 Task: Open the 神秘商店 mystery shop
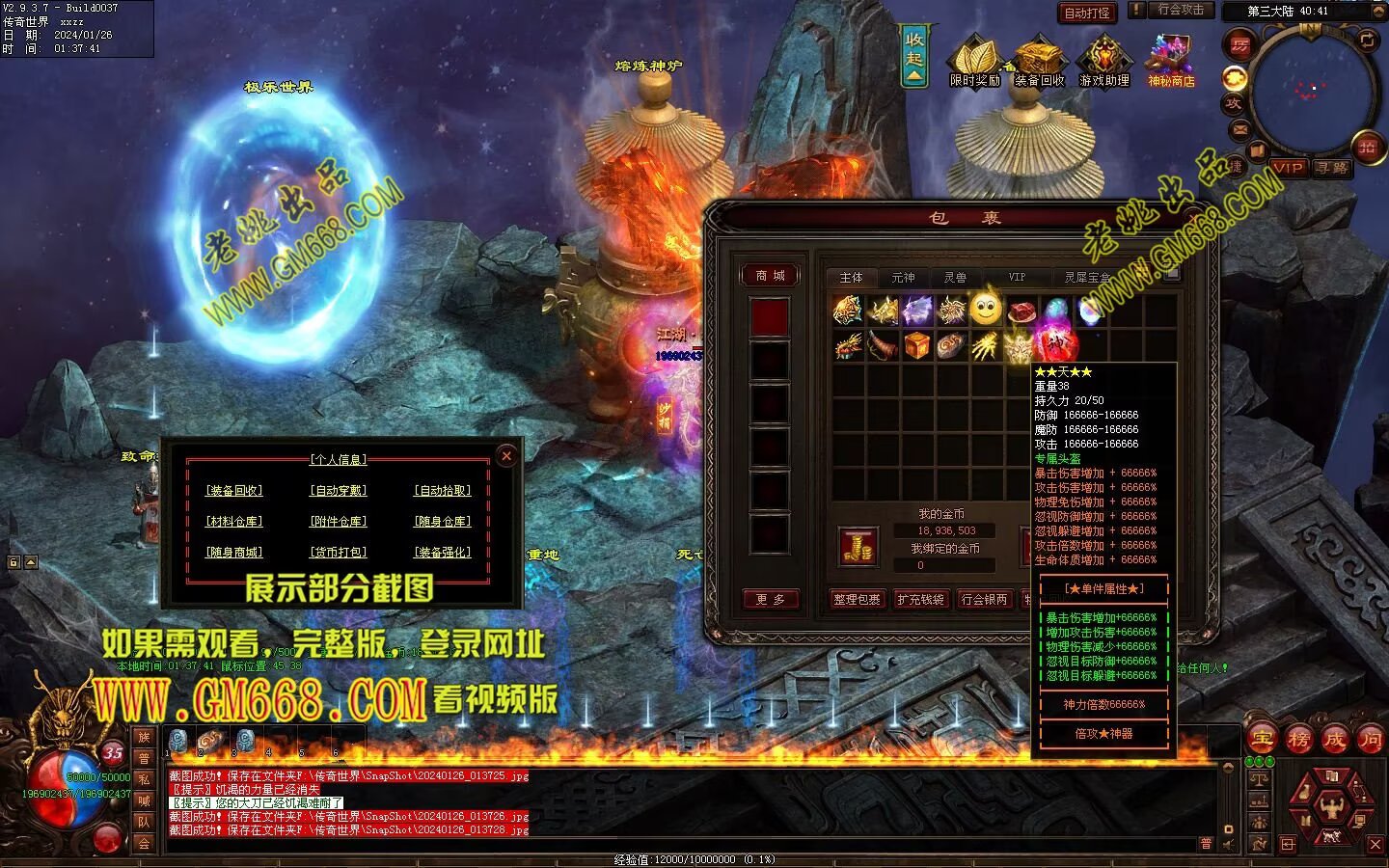click(x=1171, y=62)
